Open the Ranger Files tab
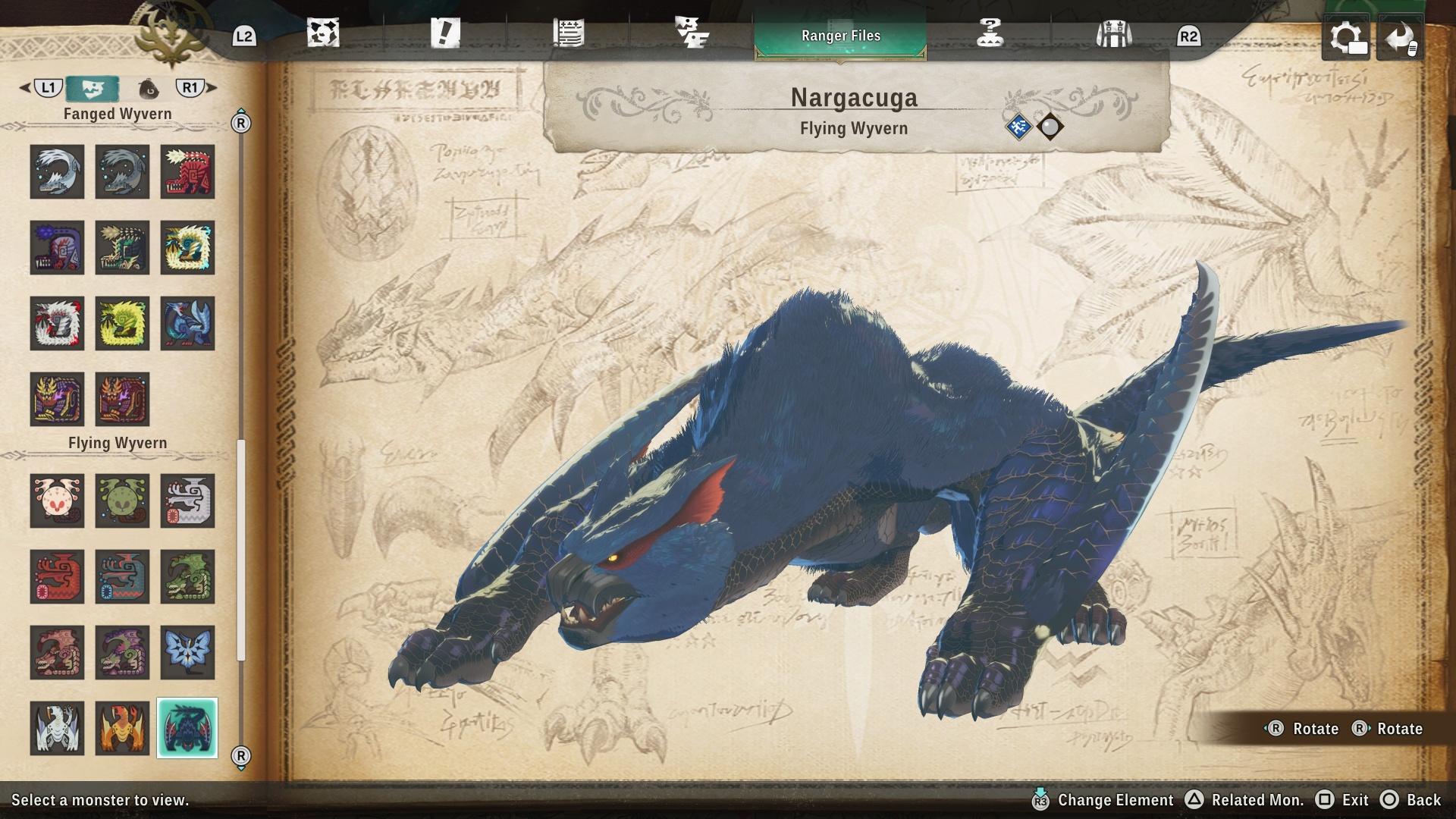The image size is (1456, 819). pos(840,35)
